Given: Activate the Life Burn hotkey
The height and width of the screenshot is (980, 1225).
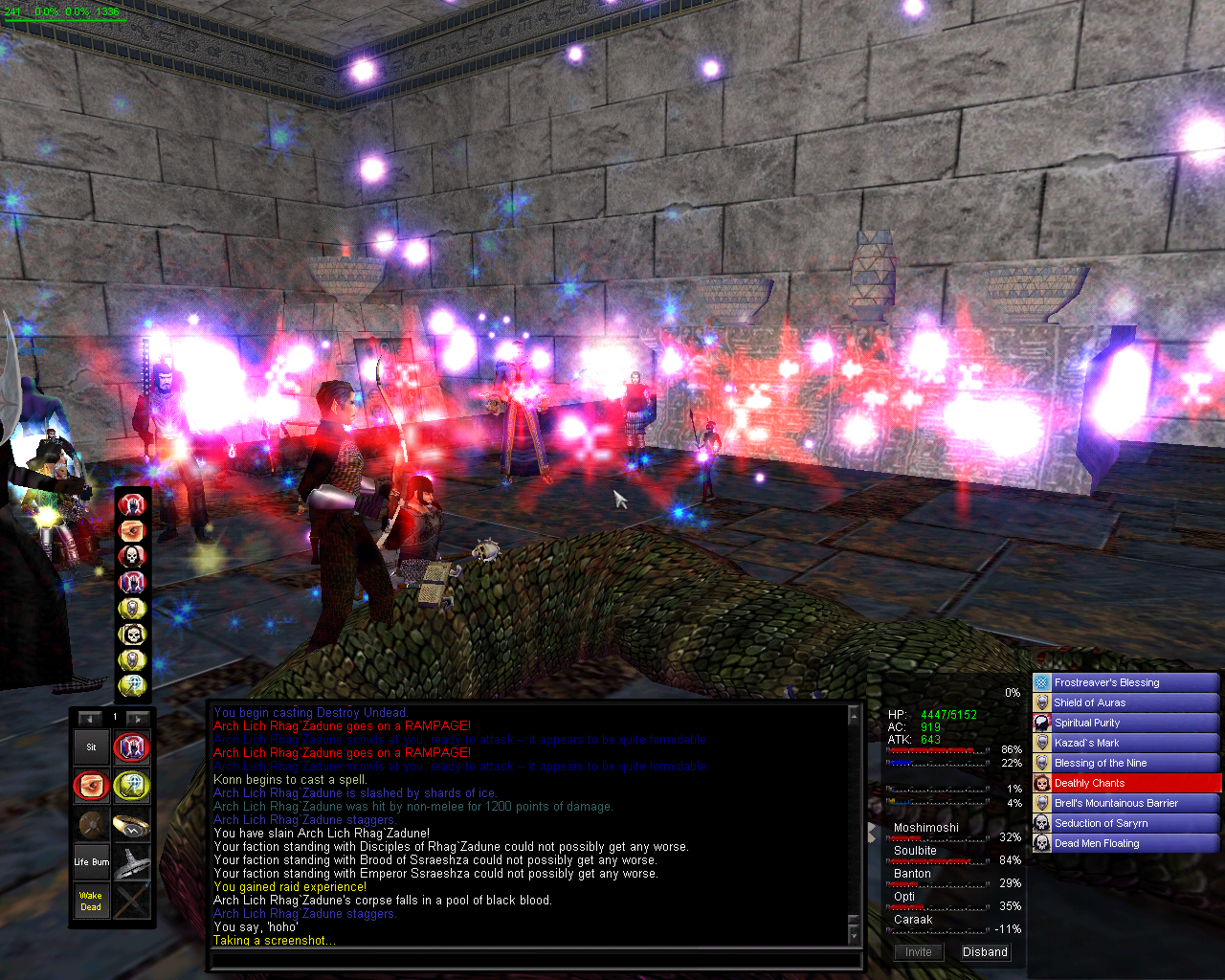Looking at the screenshot, I should [x=92, y=862].
